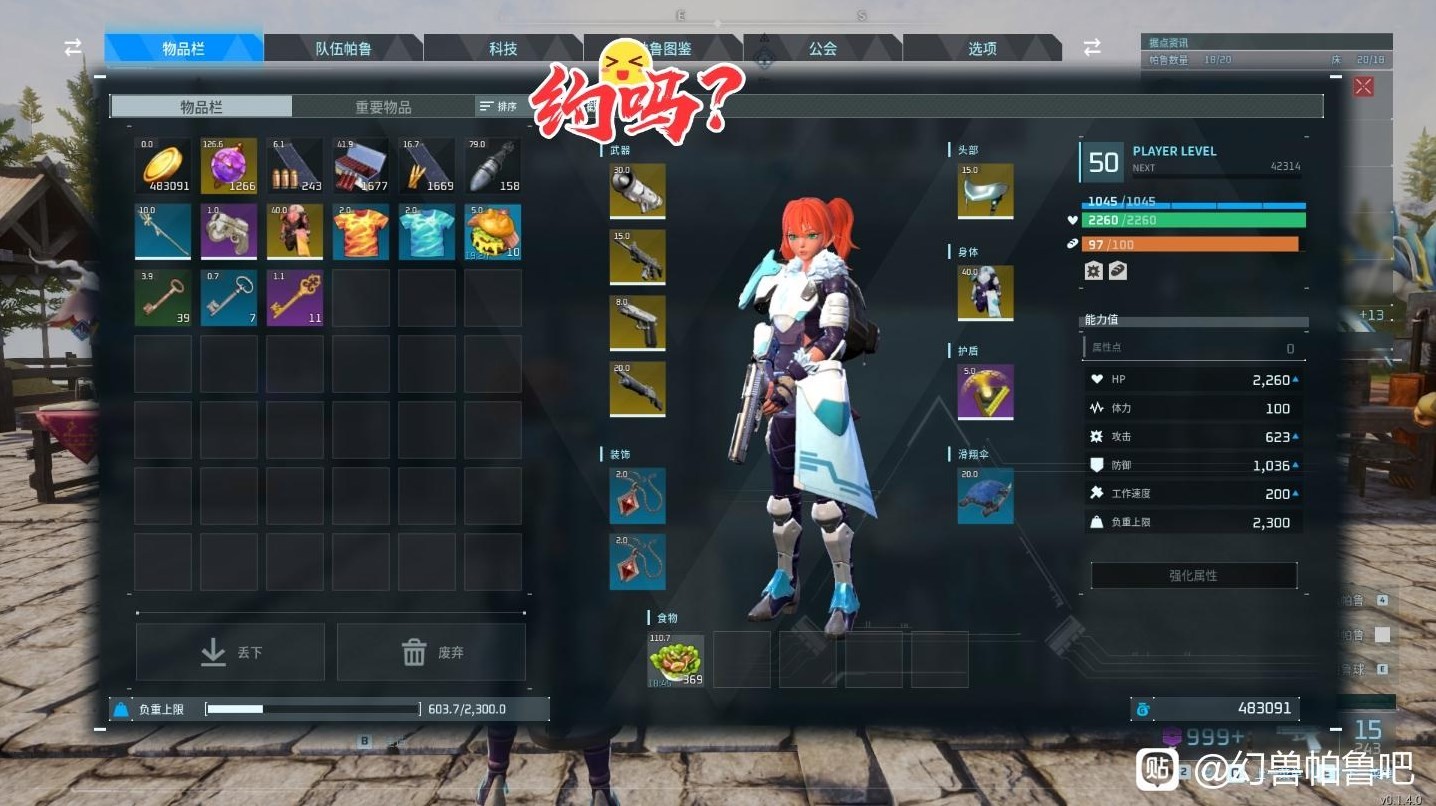Image resolution: width=1436 pixels, height=806 pixels.
Task: Pick the grenade item slot
Action: (492, 165)
